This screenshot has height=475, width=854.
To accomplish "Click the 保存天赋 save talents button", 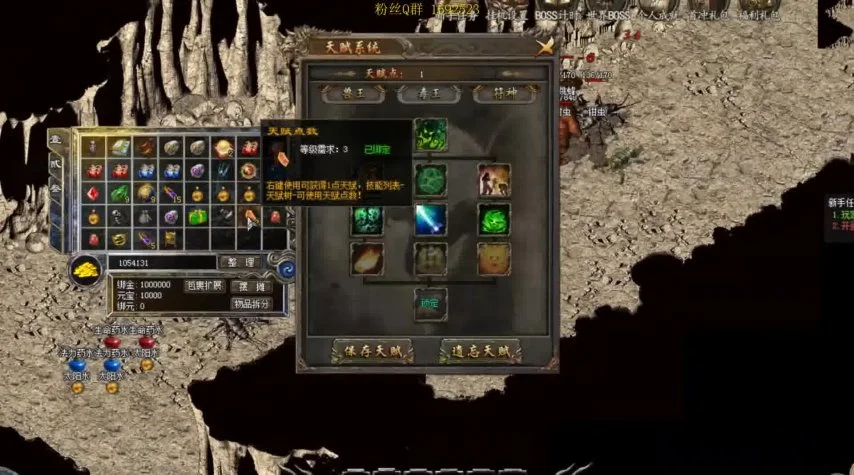I will click(x=372, y=352).
